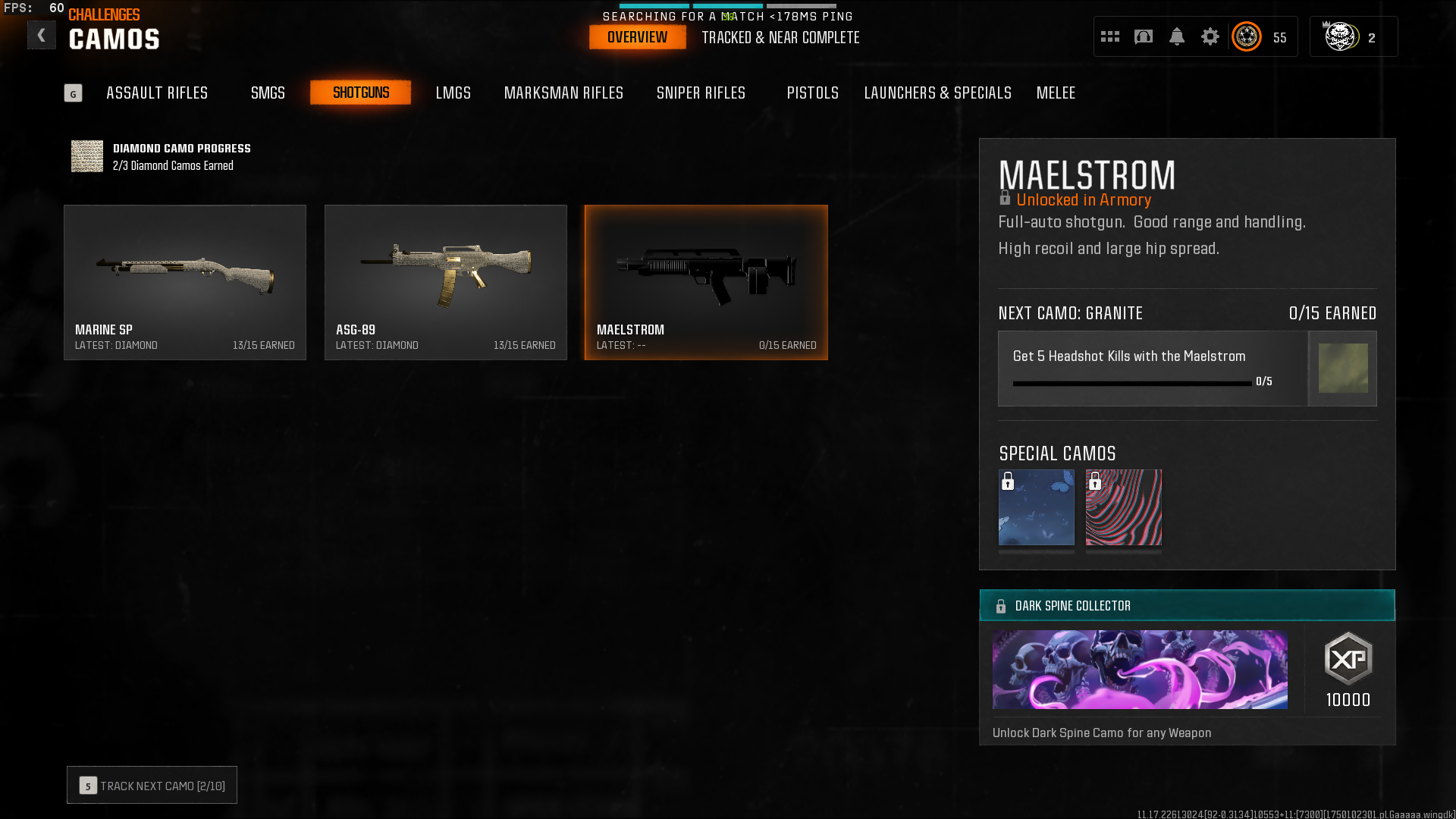Show the LMGs camo category
Image resolution: width=1456 pixels, height=819 pixels.
tap(453, 93)
